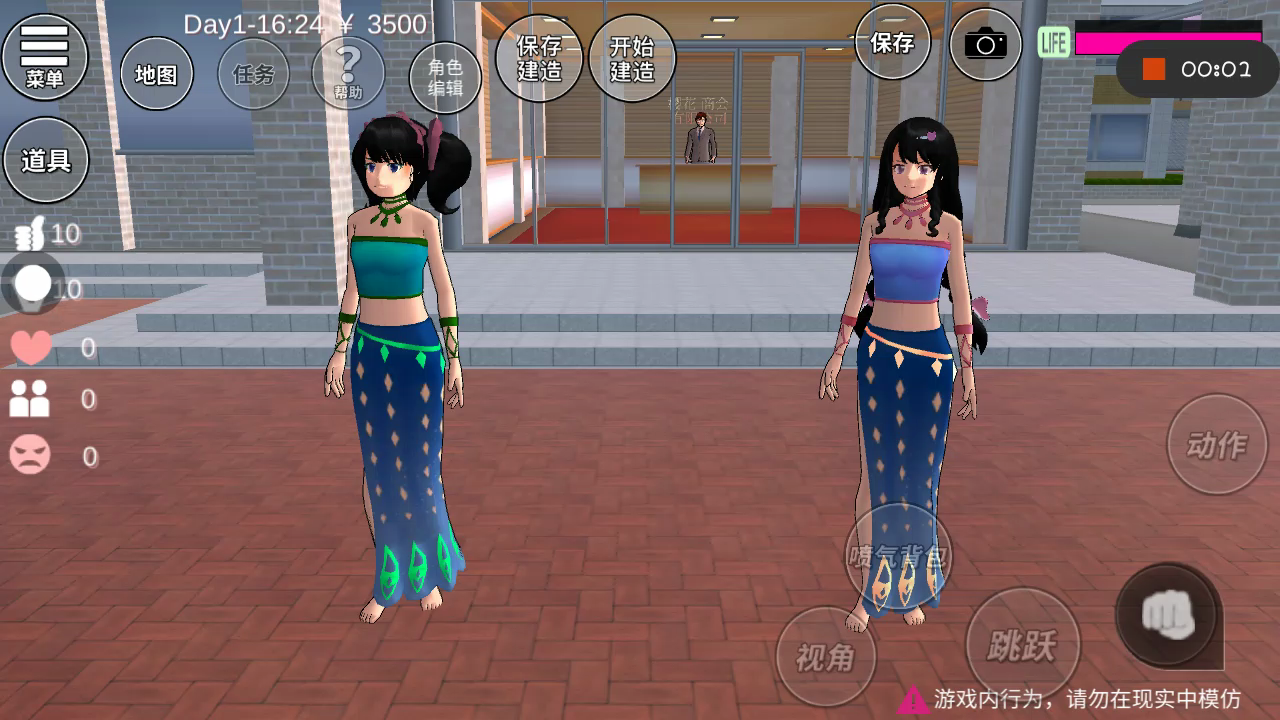Open the 动作 actions button

coord(1217,444)
